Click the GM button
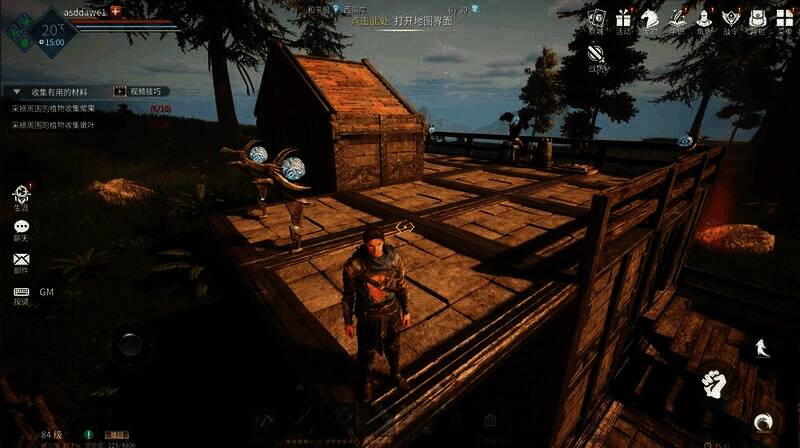Viewport: 800px width, 448px height. coord(47,292)
